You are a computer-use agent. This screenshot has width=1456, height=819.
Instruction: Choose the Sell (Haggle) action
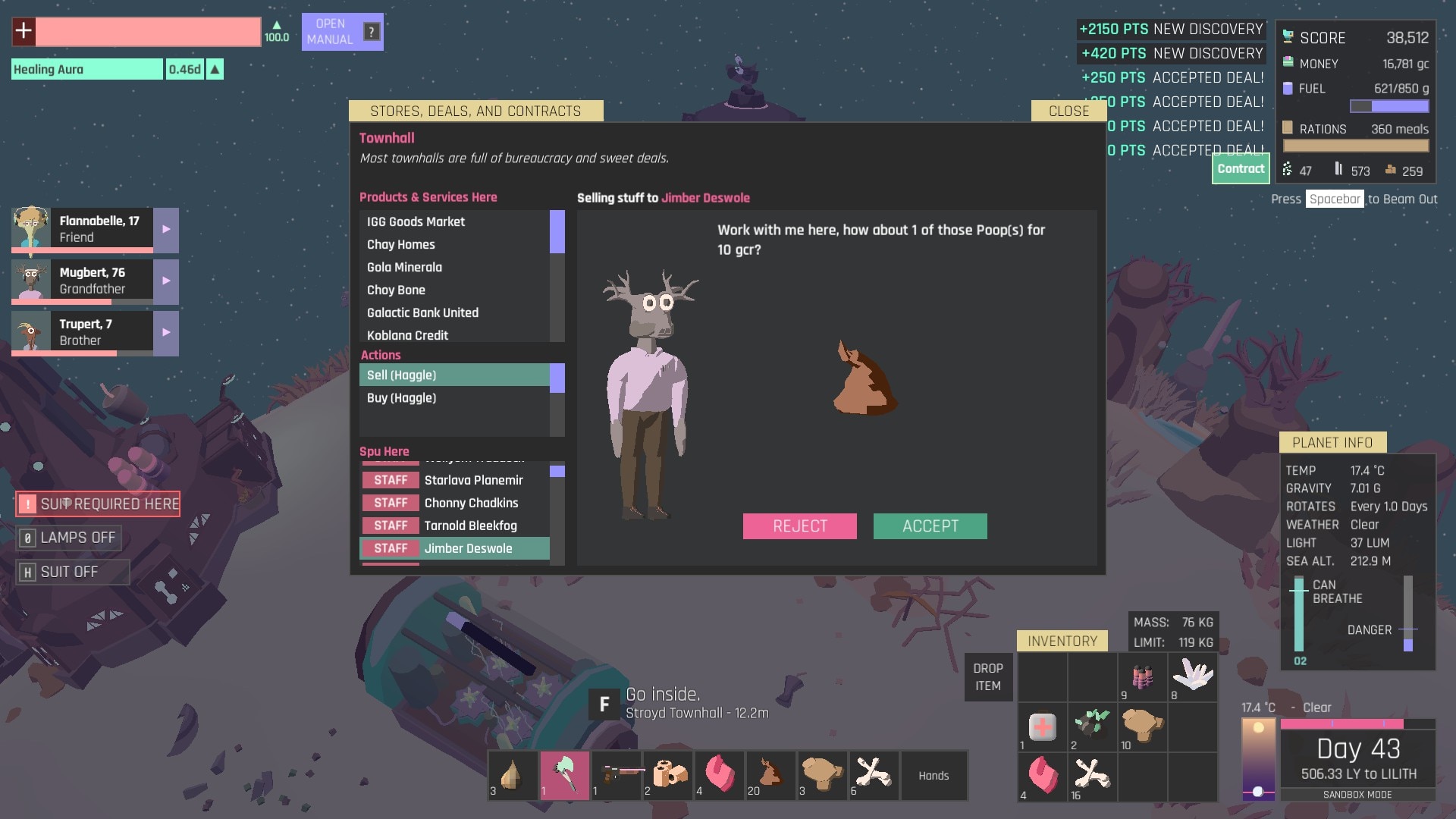pos(453,375)
